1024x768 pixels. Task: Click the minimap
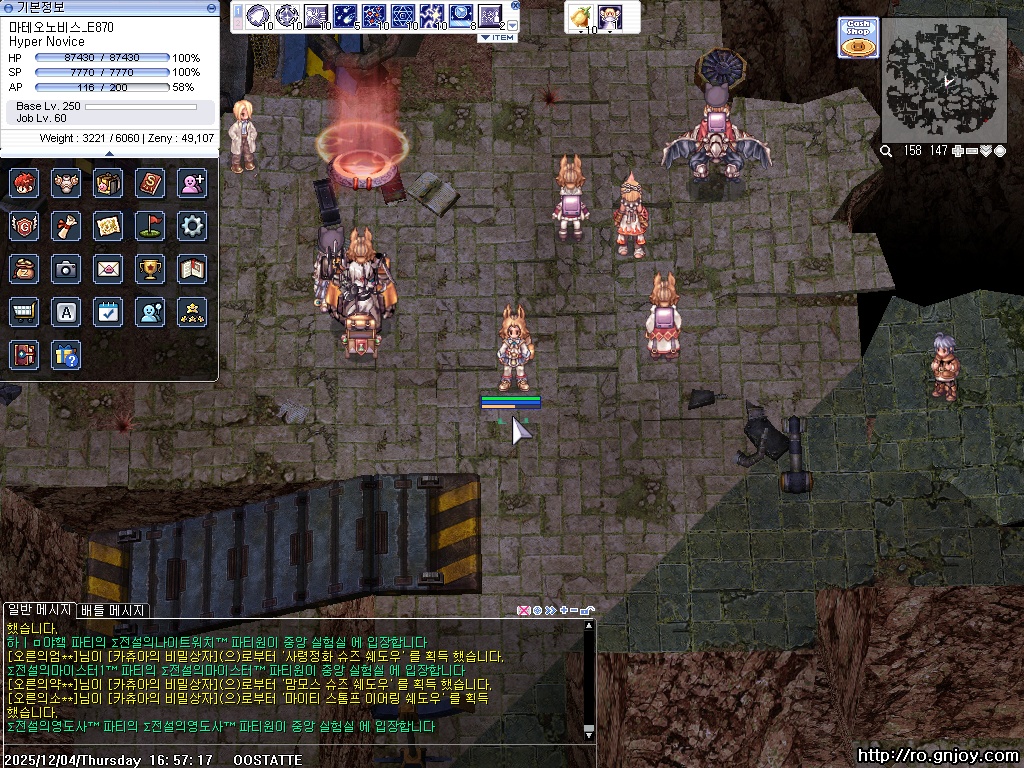tap(944, 80)
